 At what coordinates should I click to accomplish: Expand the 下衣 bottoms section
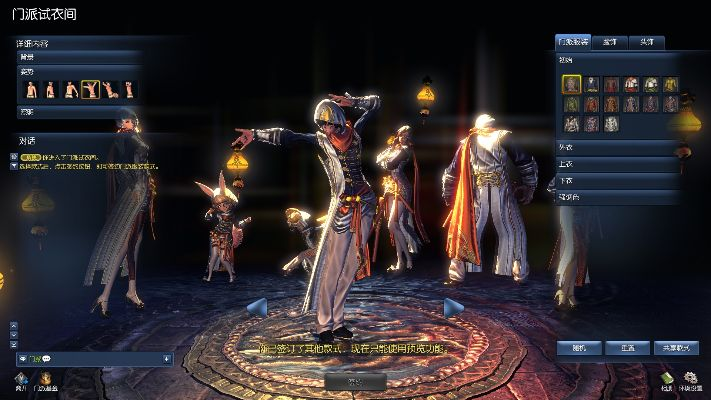pyautogui.click(x=618, y=181)
